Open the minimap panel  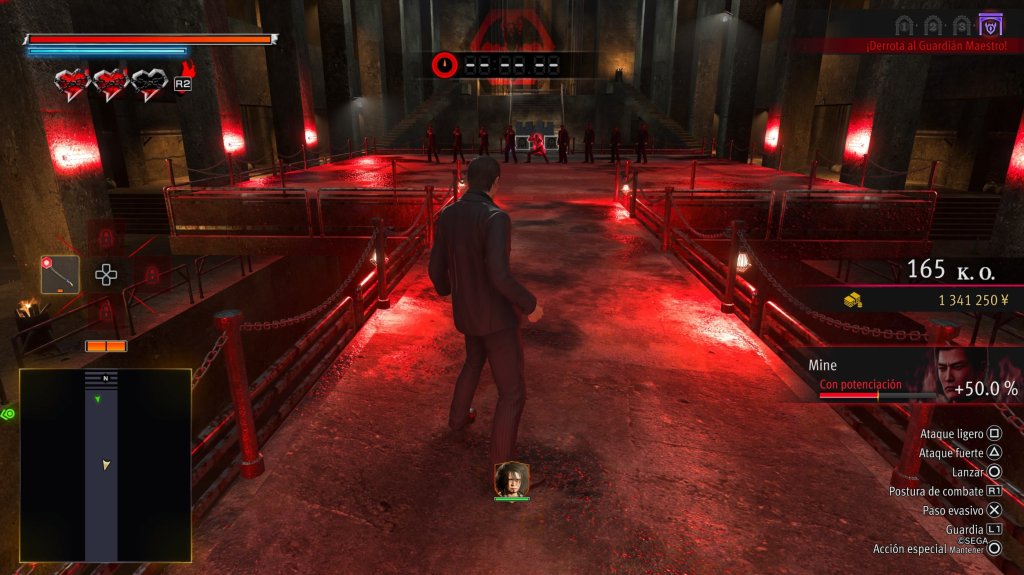(105, 464)
